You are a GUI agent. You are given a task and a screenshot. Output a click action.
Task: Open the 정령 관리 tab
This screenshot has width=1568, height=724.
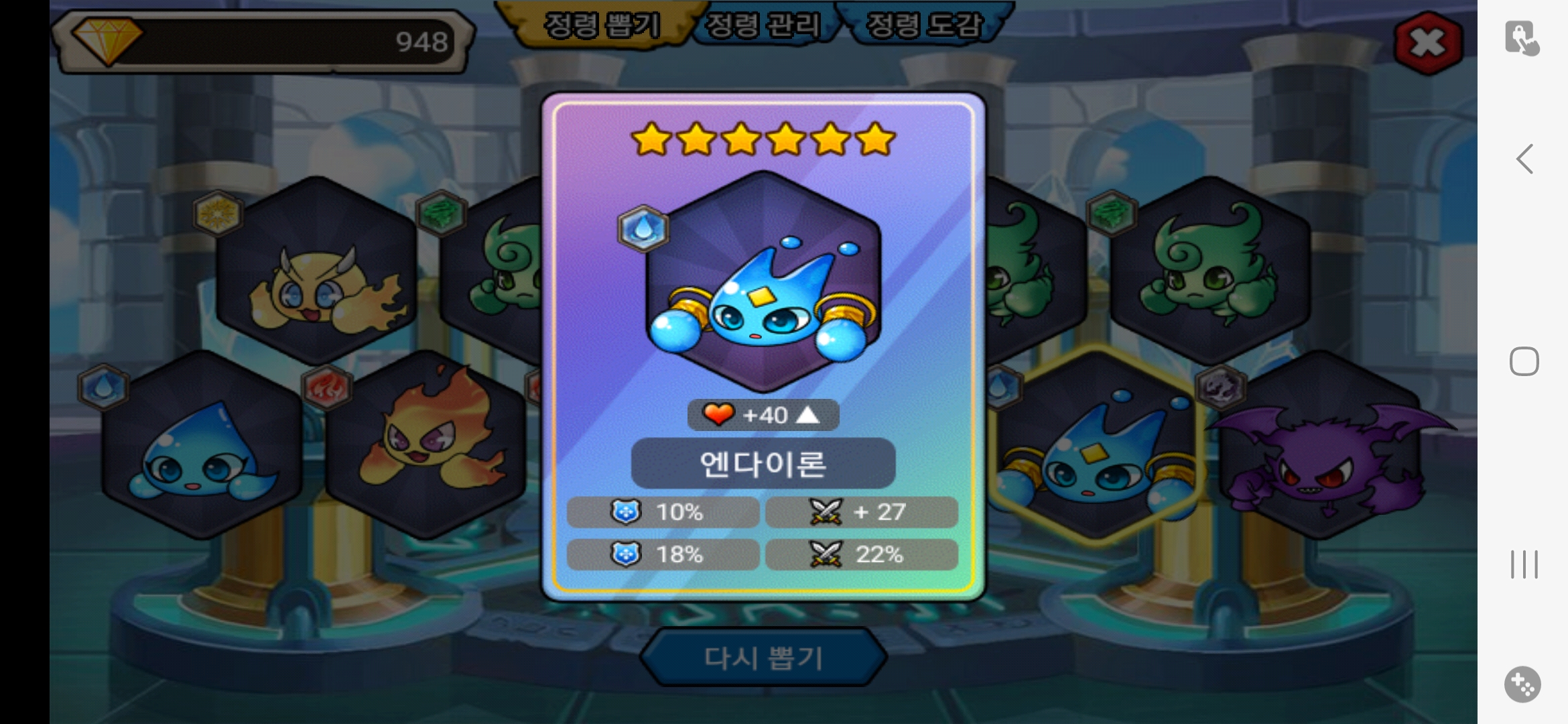(x=763, y=25)
